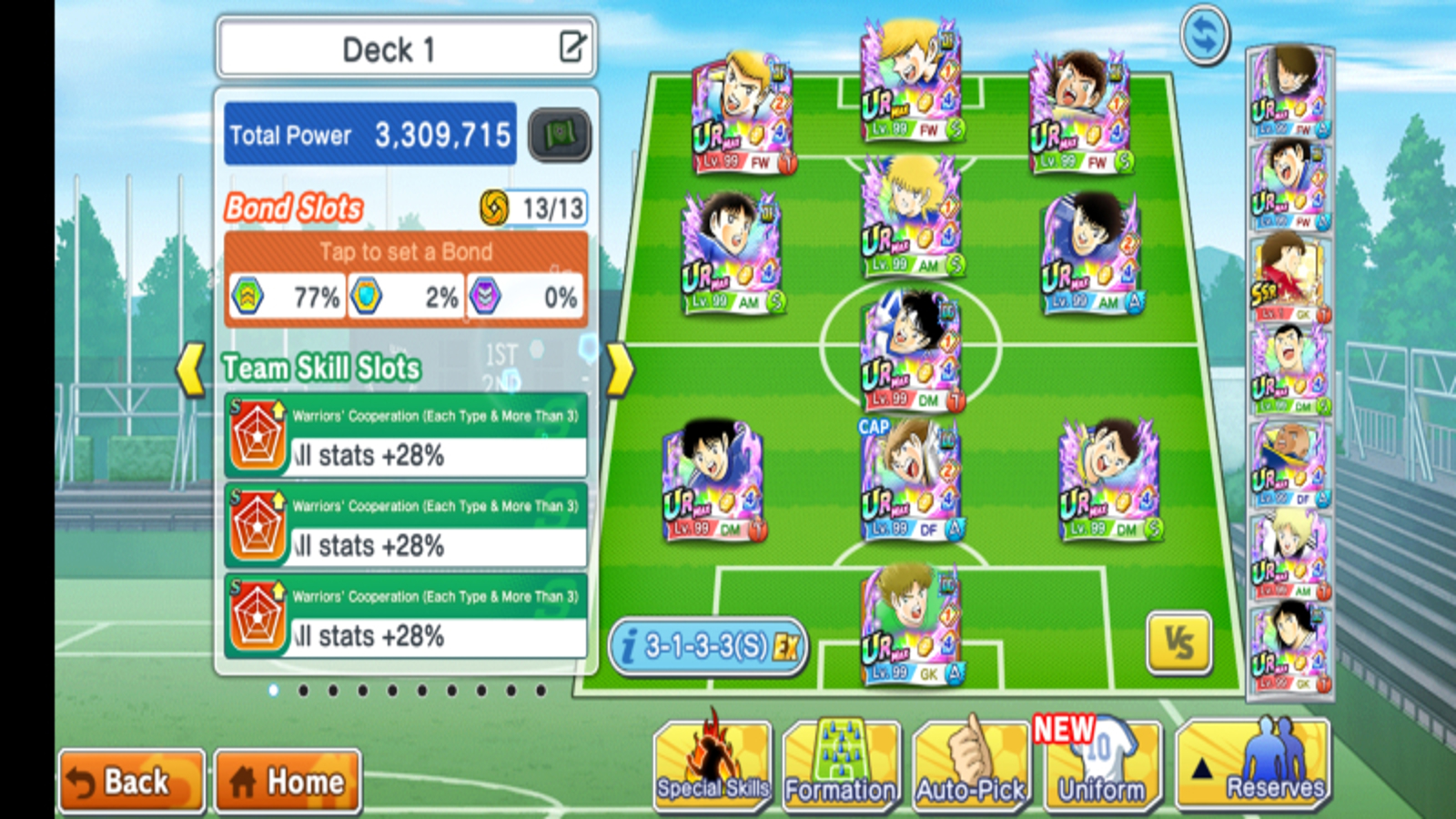This screenshot has height=819, width=1456.
Task: Switch to the next deck arrow
Action: pos(619,369)
